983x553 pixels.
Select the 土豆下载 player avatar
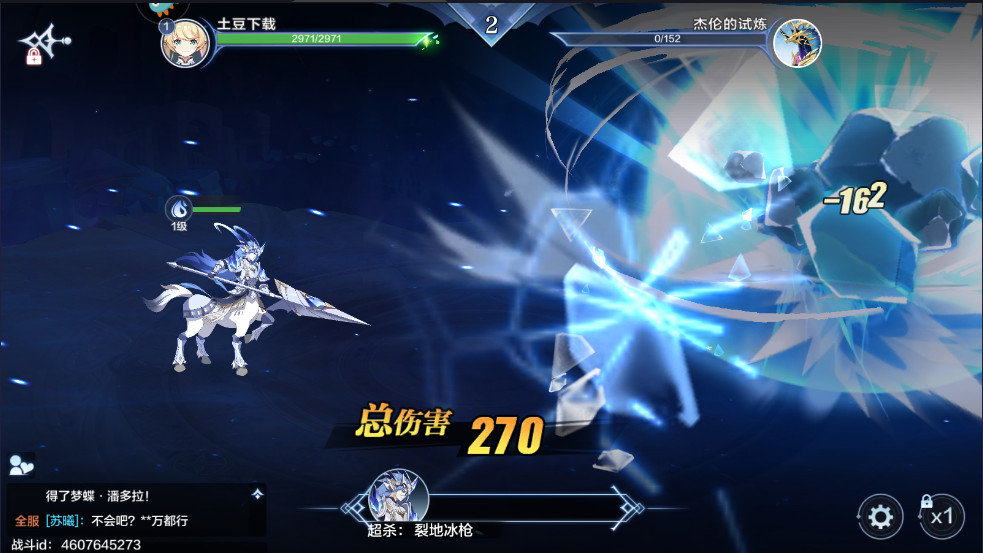click(x=186, y=42)
